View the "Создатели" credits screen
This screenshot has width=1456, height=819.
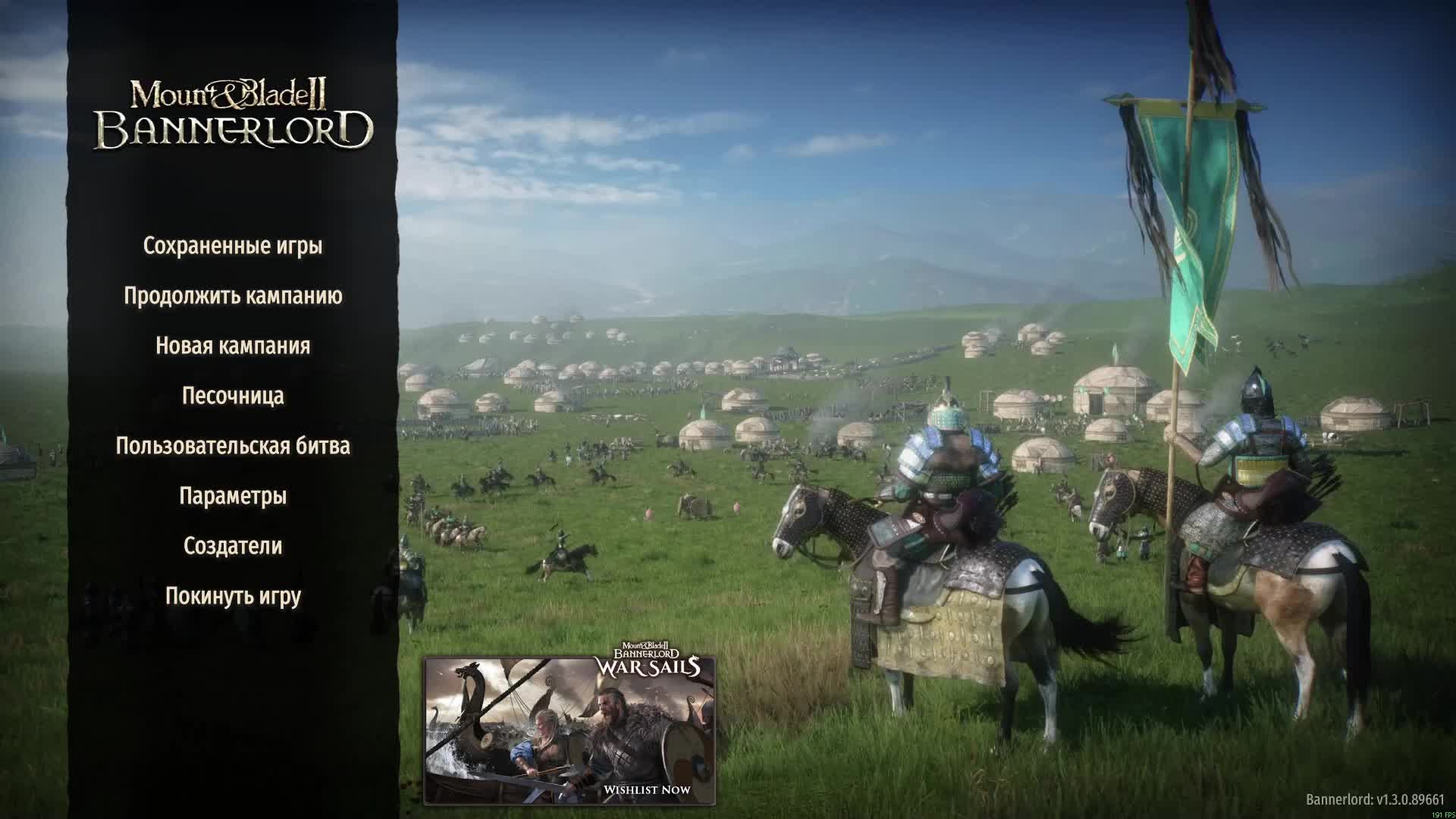(232, 544)
